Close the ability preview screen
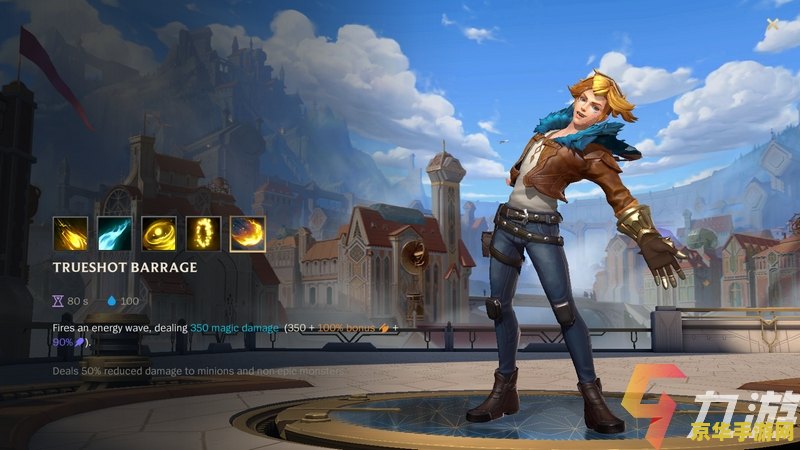This screenshot has width=800, height=450. coord(773,24)
